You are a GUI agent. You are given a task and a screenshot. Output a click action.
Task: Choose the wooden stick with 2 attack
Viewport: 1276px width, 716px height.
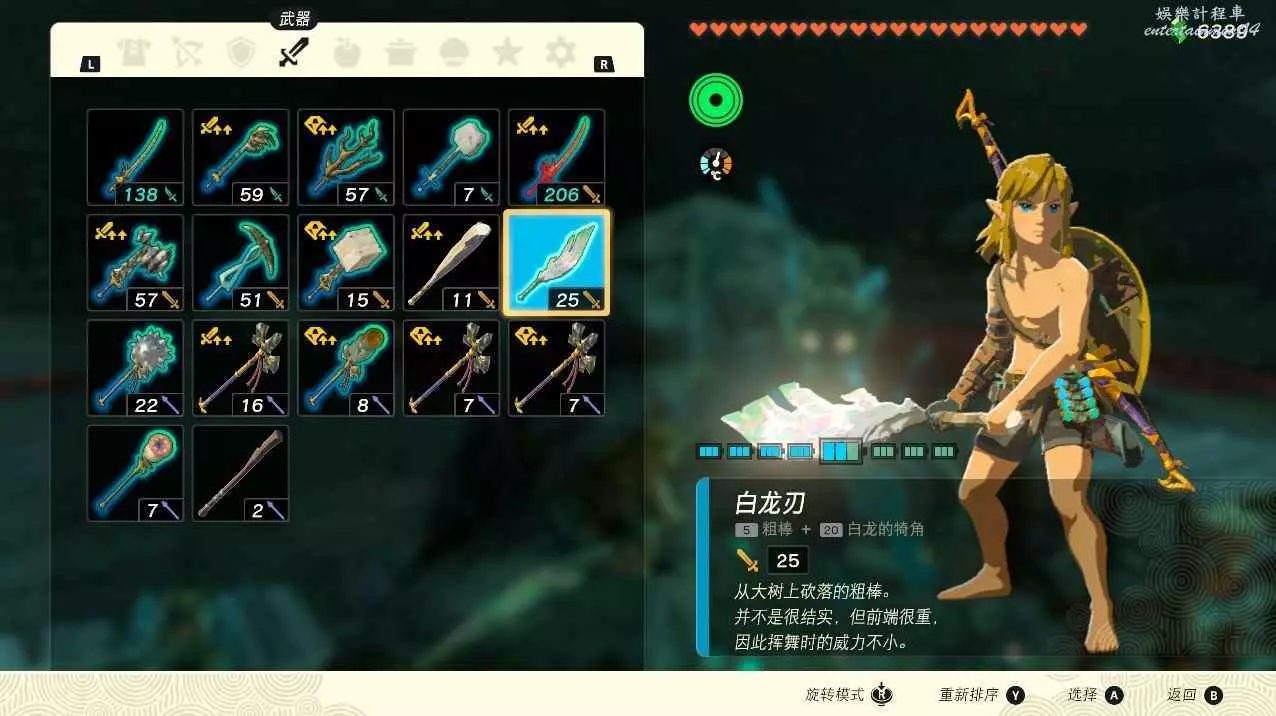point(241,473)
